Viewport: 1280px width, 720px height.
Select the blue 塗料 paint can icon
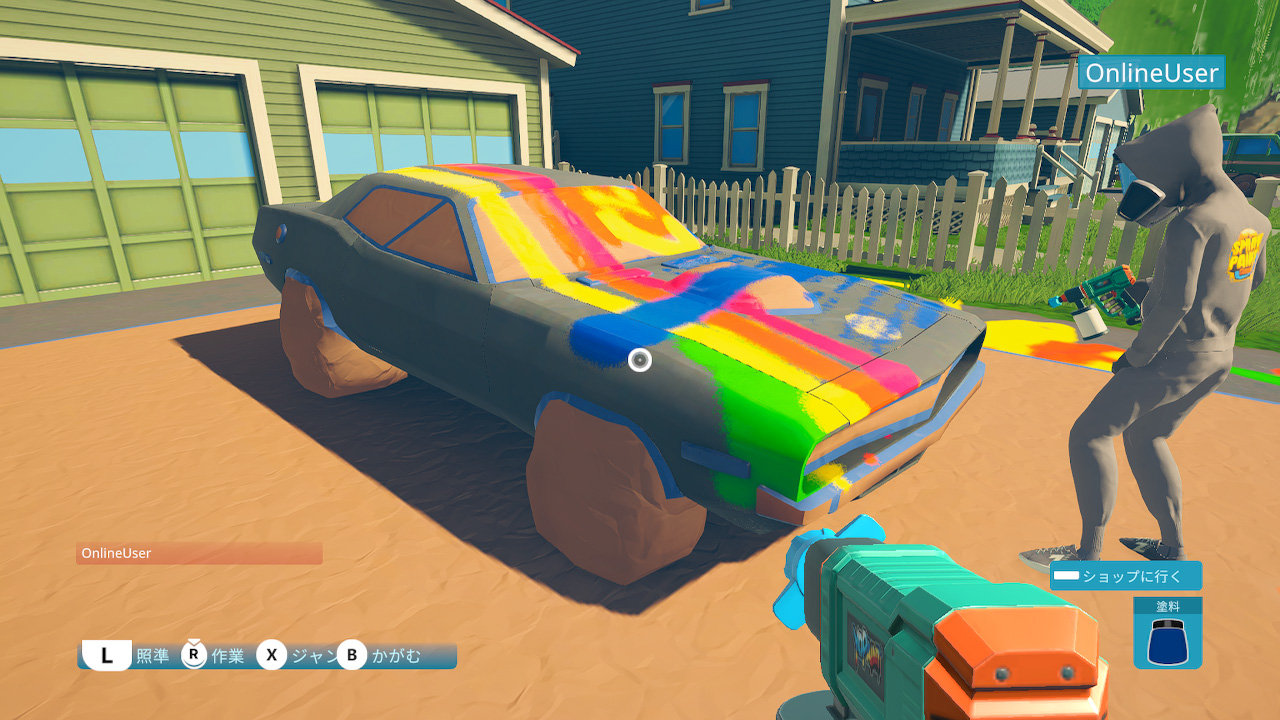tap(1167, 641)
